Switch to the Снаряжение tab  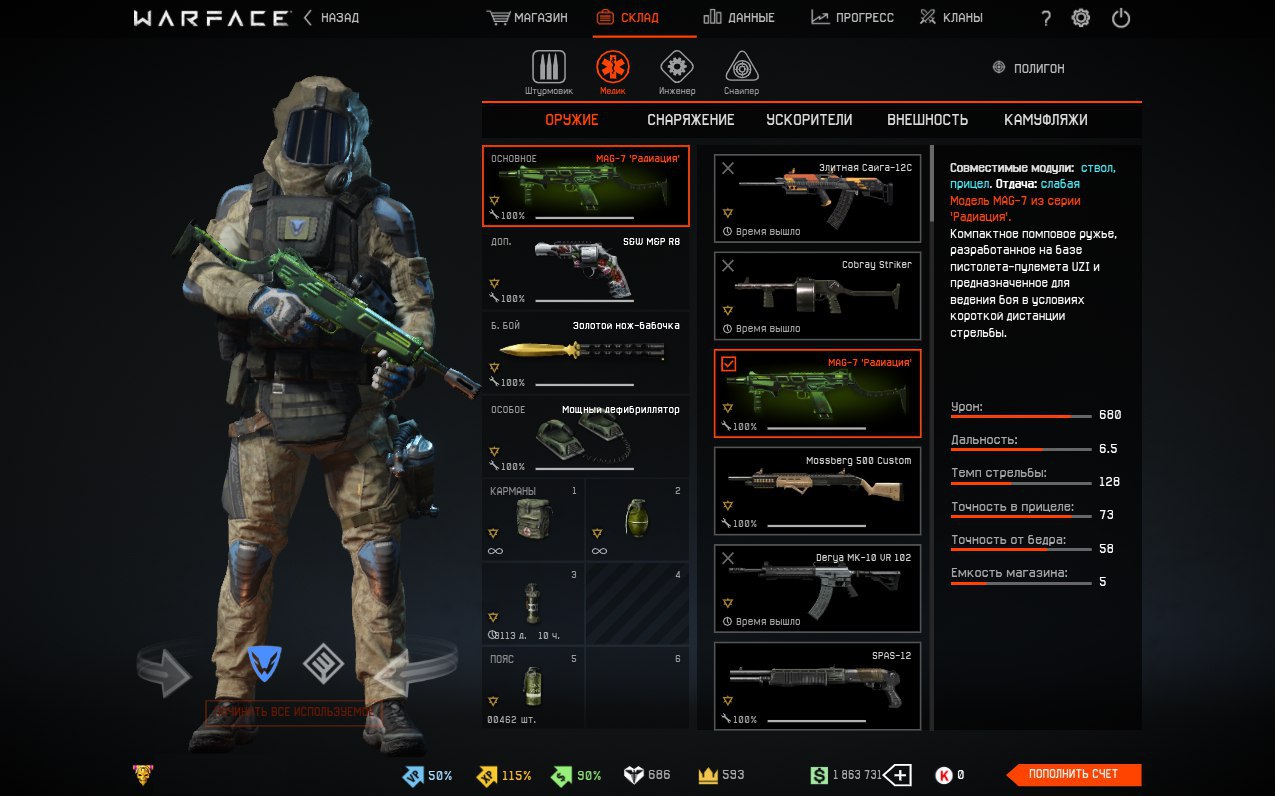(x=690, y=120)
